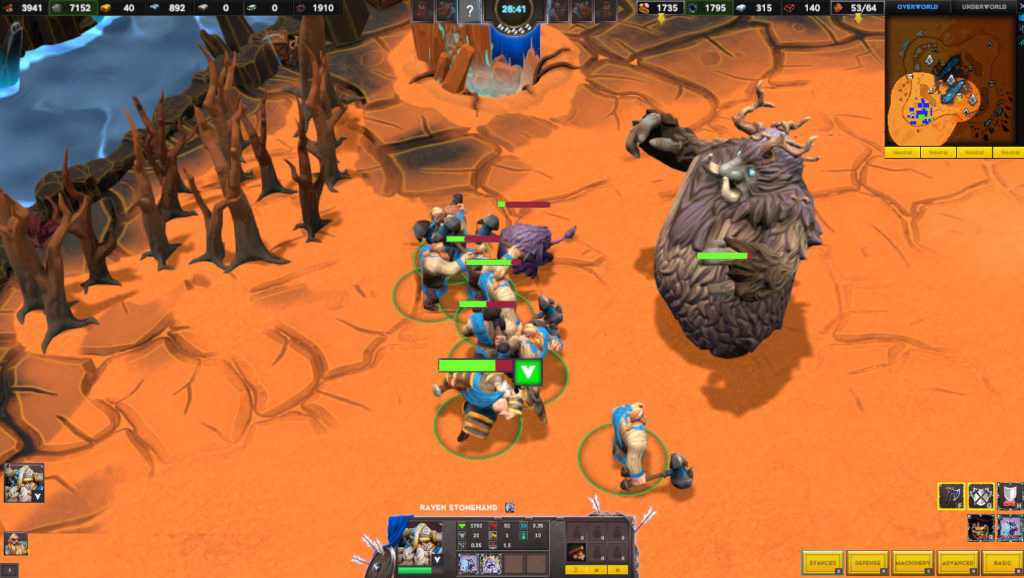This screenshot has width=1024, height=578.
Task: Activate the silver shield hold command
Action: point(1010,495)
